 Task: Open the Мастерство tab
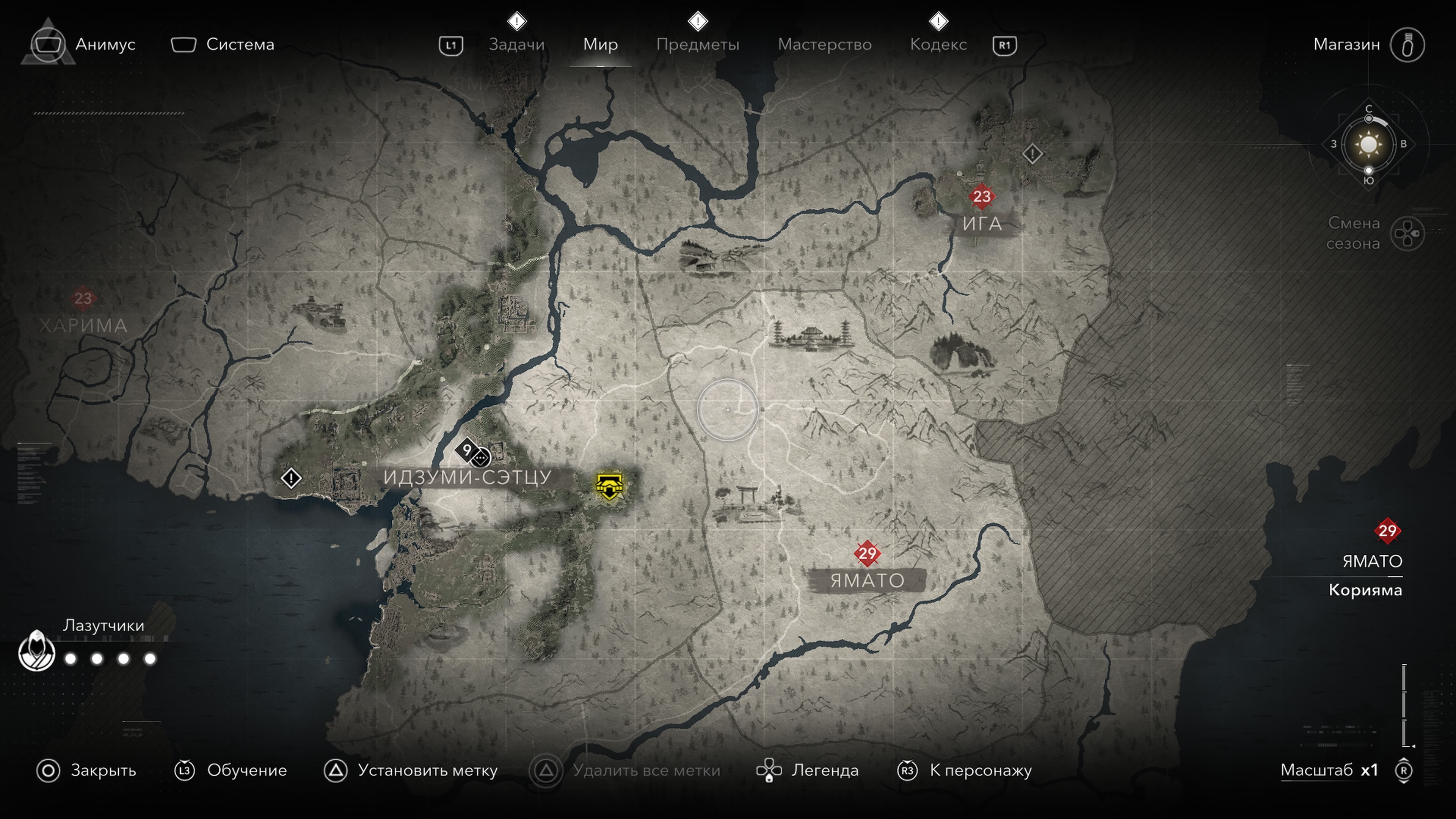point(824,44)
